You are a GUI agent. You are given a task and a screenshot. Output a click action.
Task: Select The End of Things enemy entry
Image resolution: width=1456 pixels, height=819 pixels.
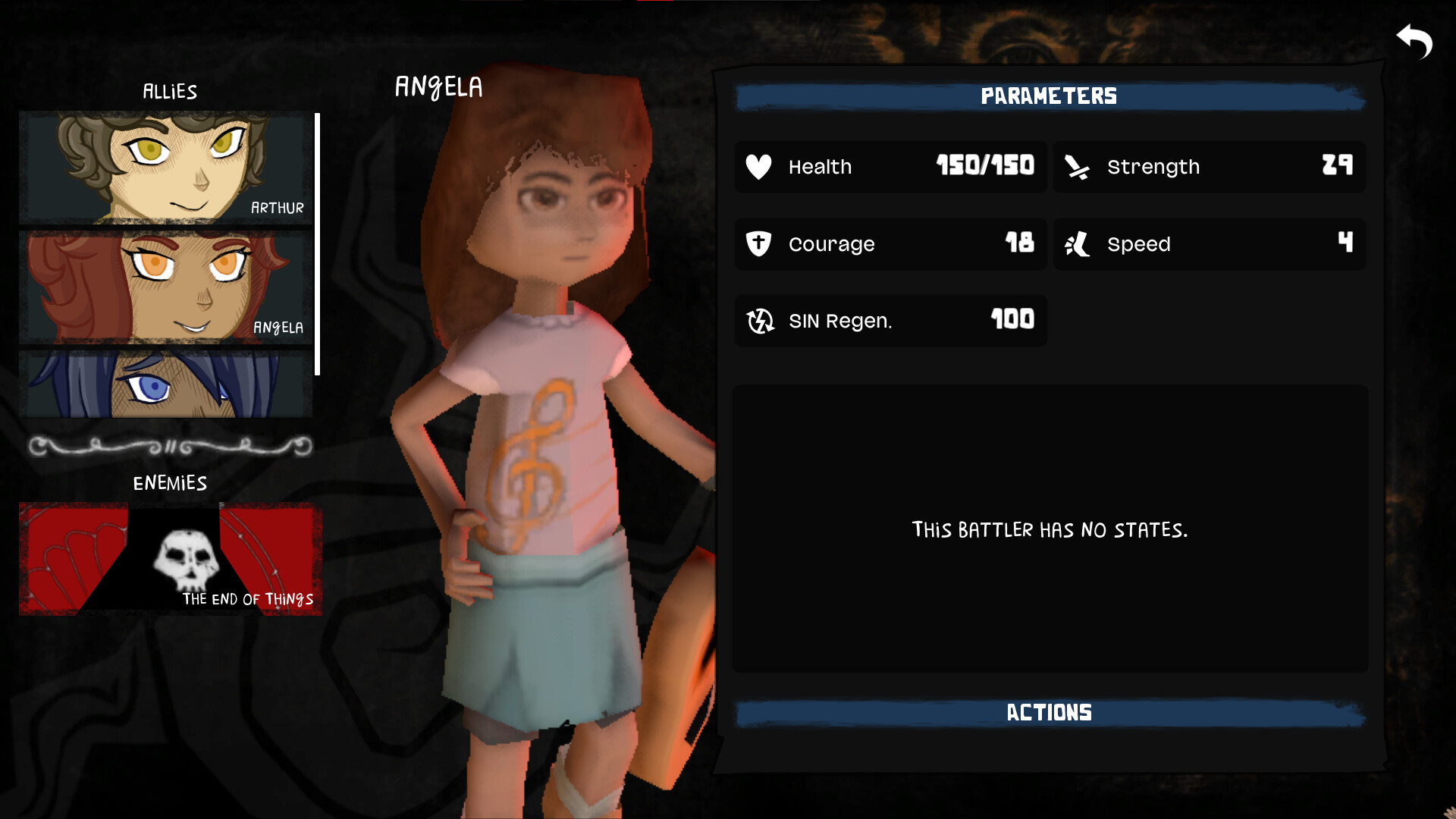coord(171,558)
